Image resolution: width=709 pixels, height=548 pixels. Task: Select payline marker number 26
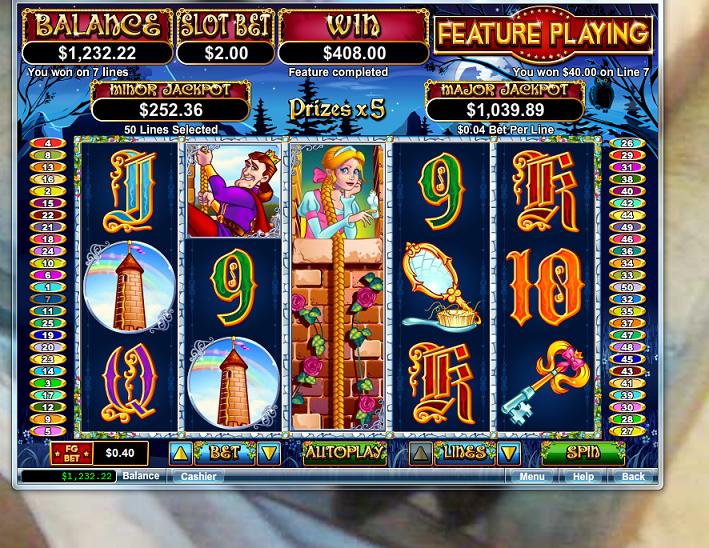coord(627,143)
